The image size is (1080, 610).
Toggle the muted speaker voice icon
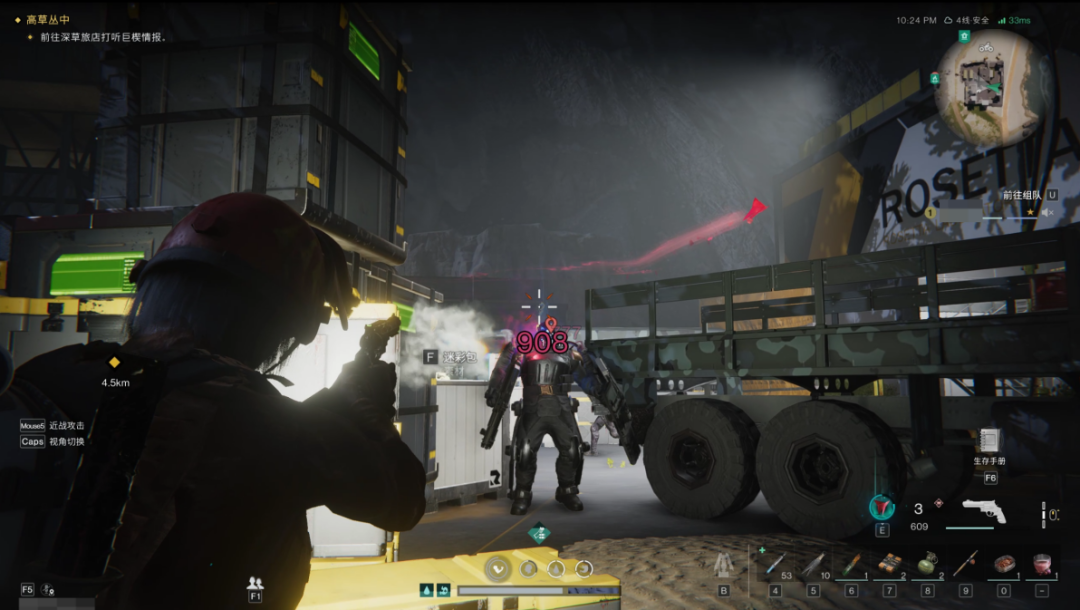point(1047,212)
